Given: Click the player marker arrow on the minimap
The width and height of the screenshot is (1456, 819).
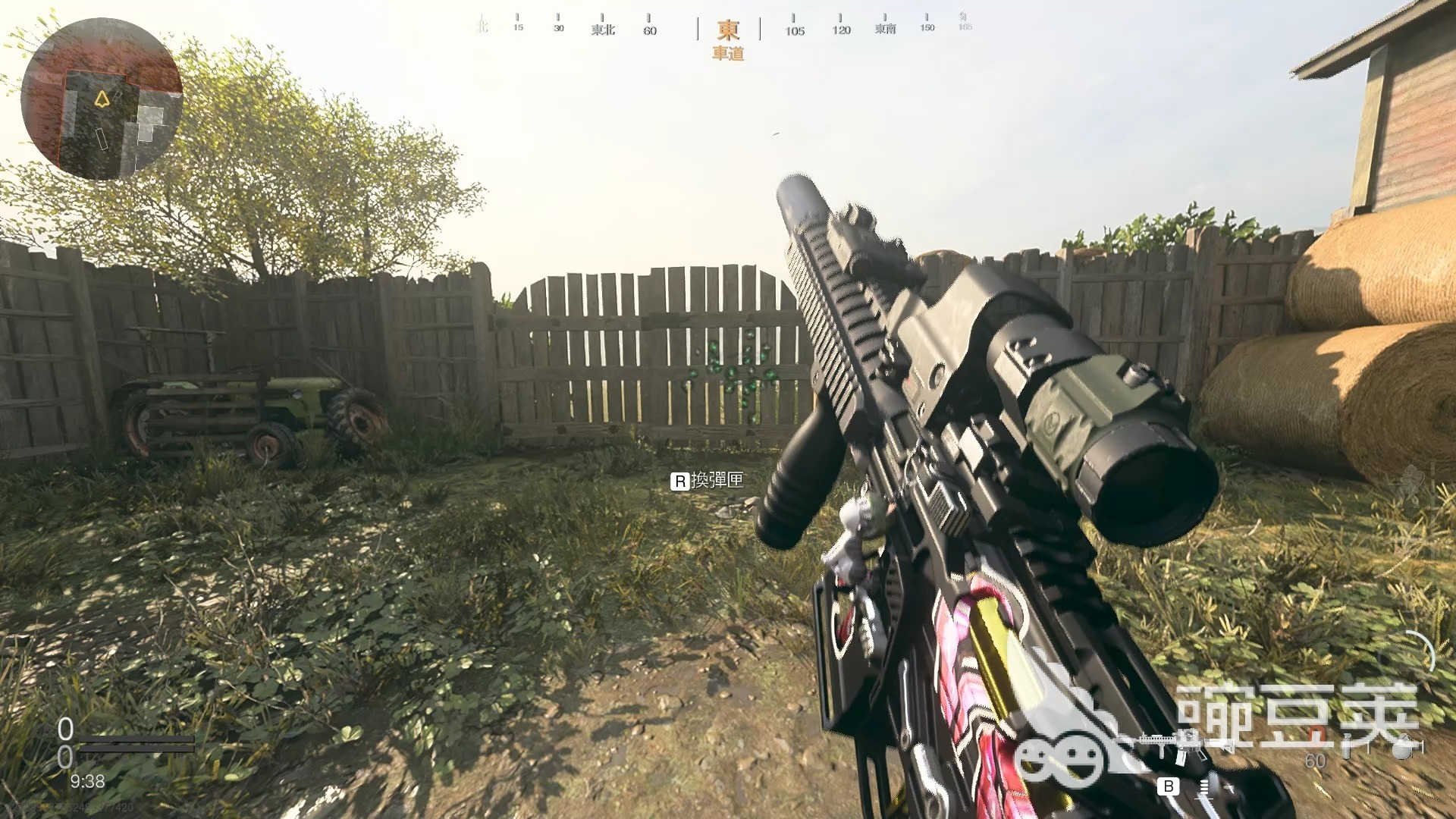Looking at the screenshot, I should pos(102,97).
